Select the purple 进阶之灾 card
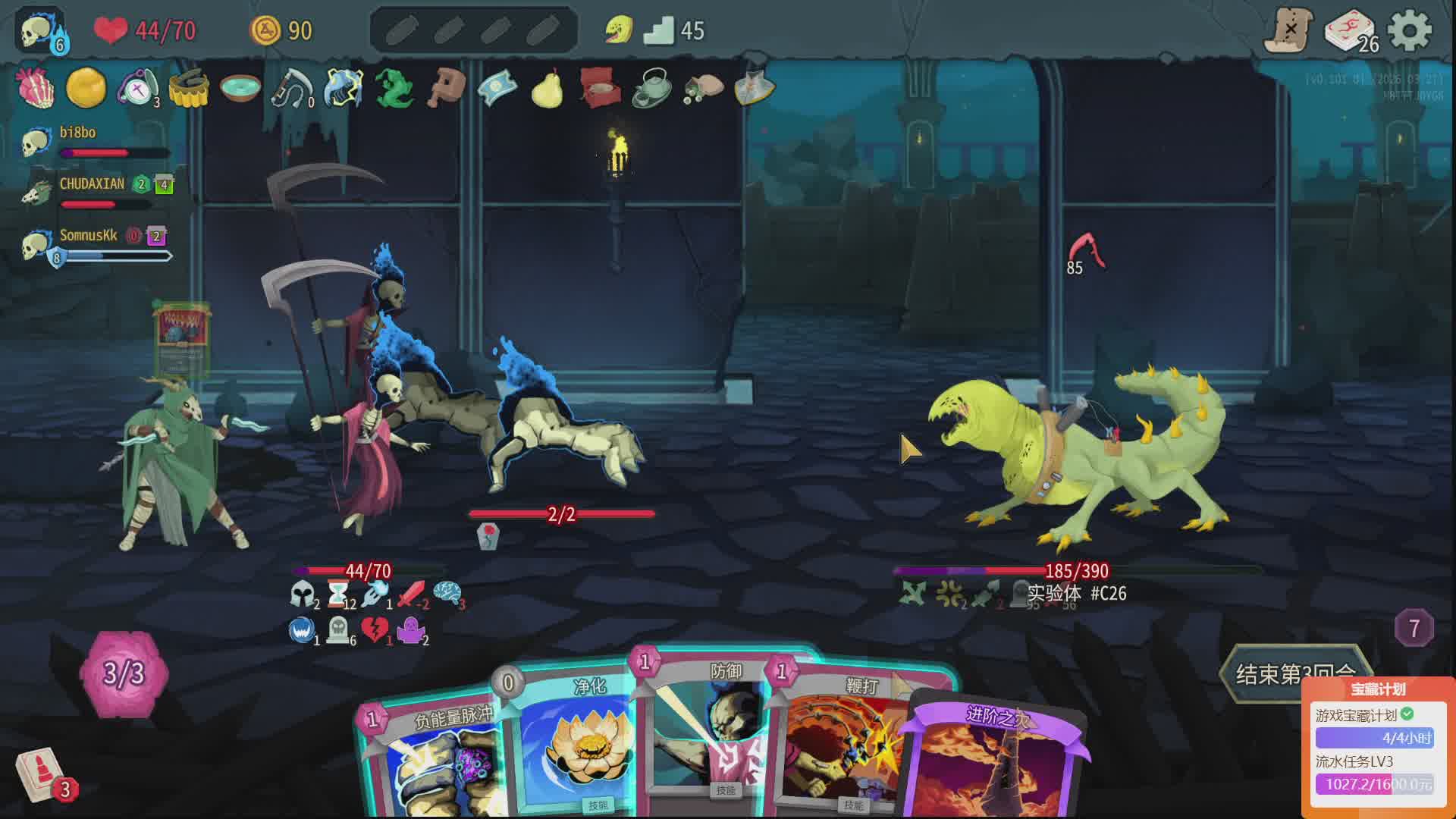The image size is (1456, 819). pos(997,758)
